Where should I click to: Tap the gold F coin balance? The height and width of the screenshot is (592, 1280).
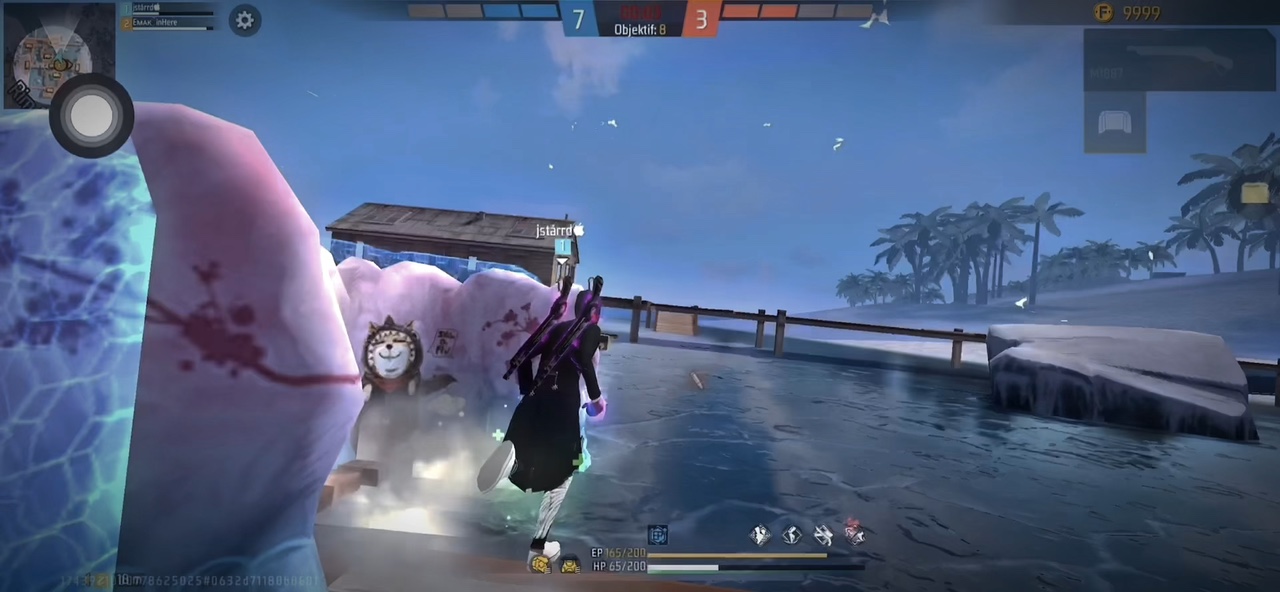click(x=1127, y=13)
